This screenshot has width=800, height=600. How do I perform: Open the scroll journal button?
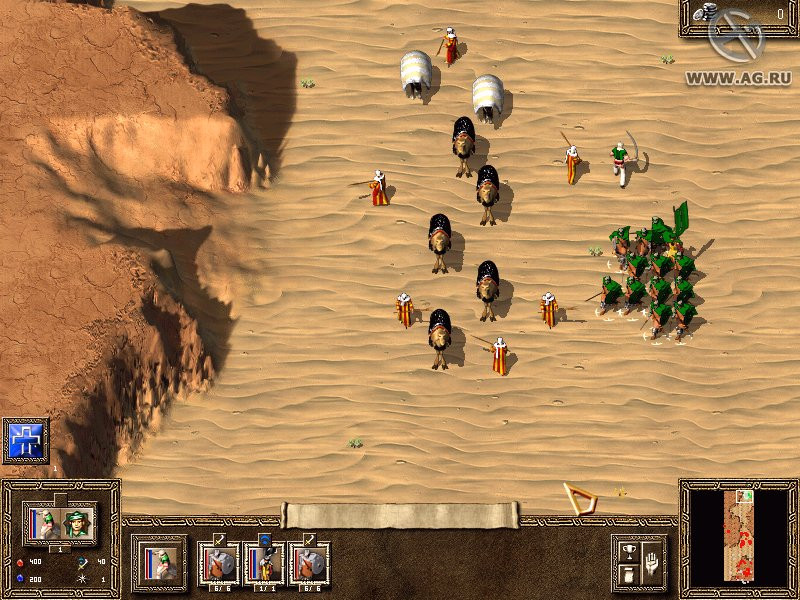(628, 574)
